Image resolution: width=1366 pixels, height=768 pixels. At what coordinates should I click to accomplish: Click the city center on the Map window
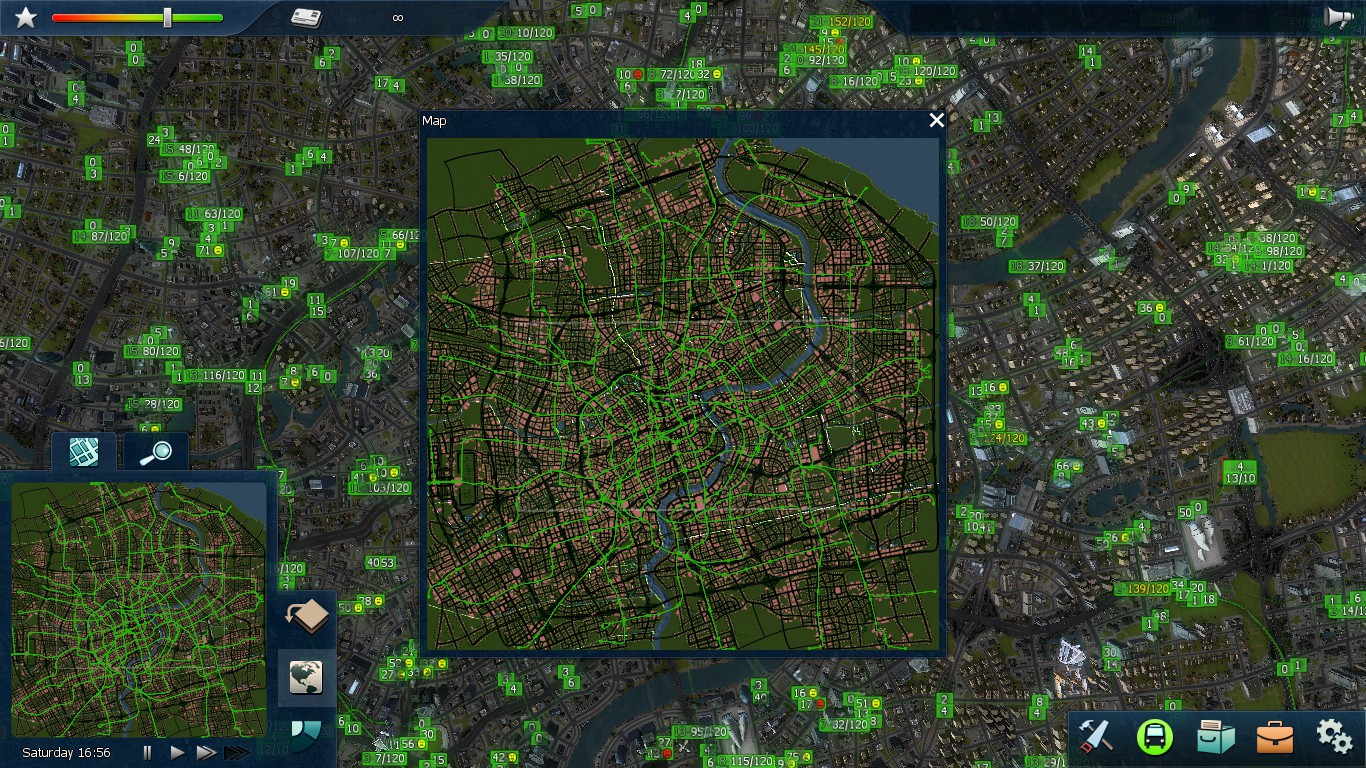[x=685, y=400]
